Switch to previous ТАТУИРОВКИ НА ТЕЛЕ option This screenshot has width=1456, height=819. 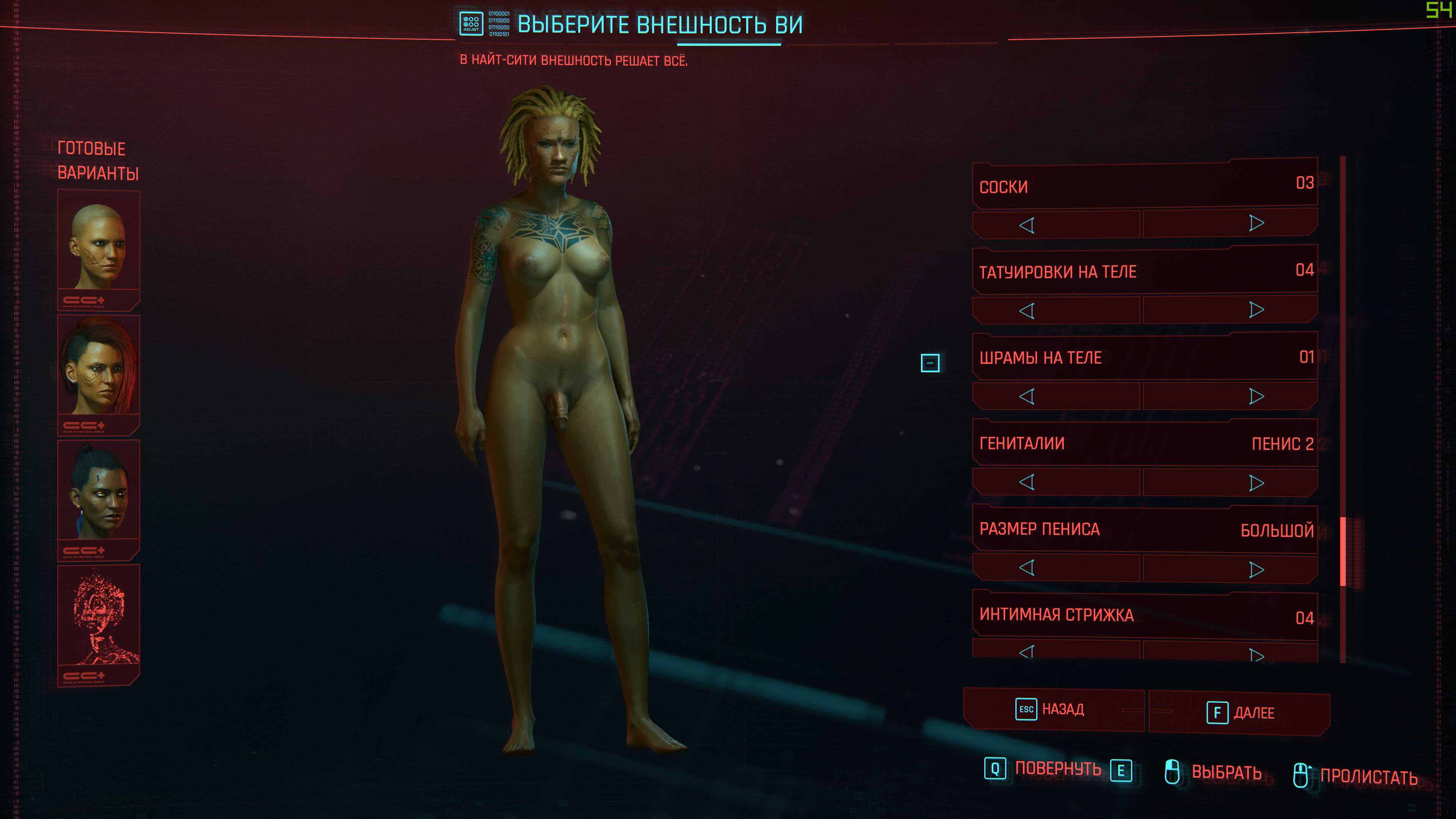1027,311
